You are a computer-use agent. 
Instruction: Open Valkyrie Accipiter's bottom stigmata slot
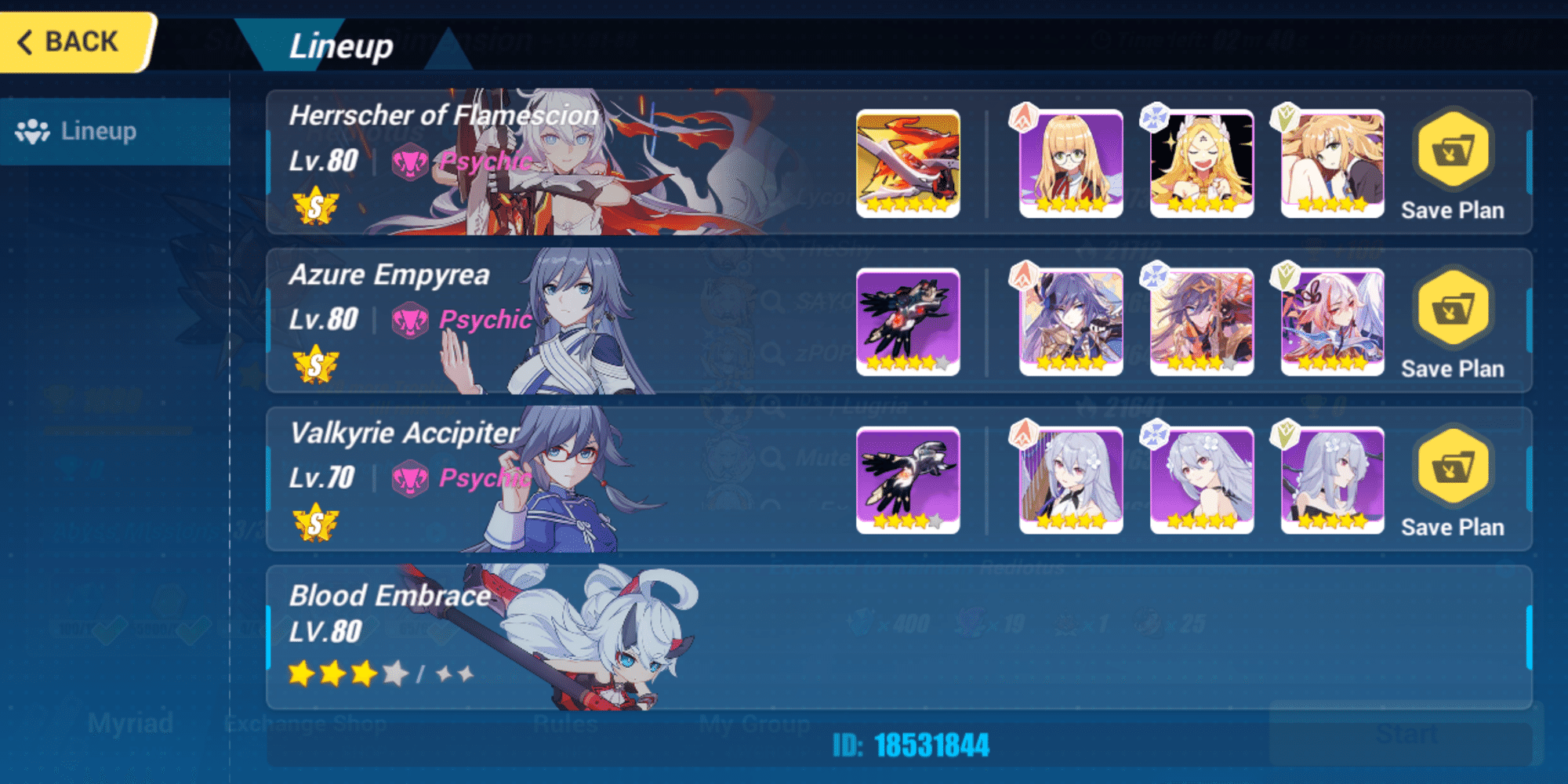click(x=1332, y=481)
